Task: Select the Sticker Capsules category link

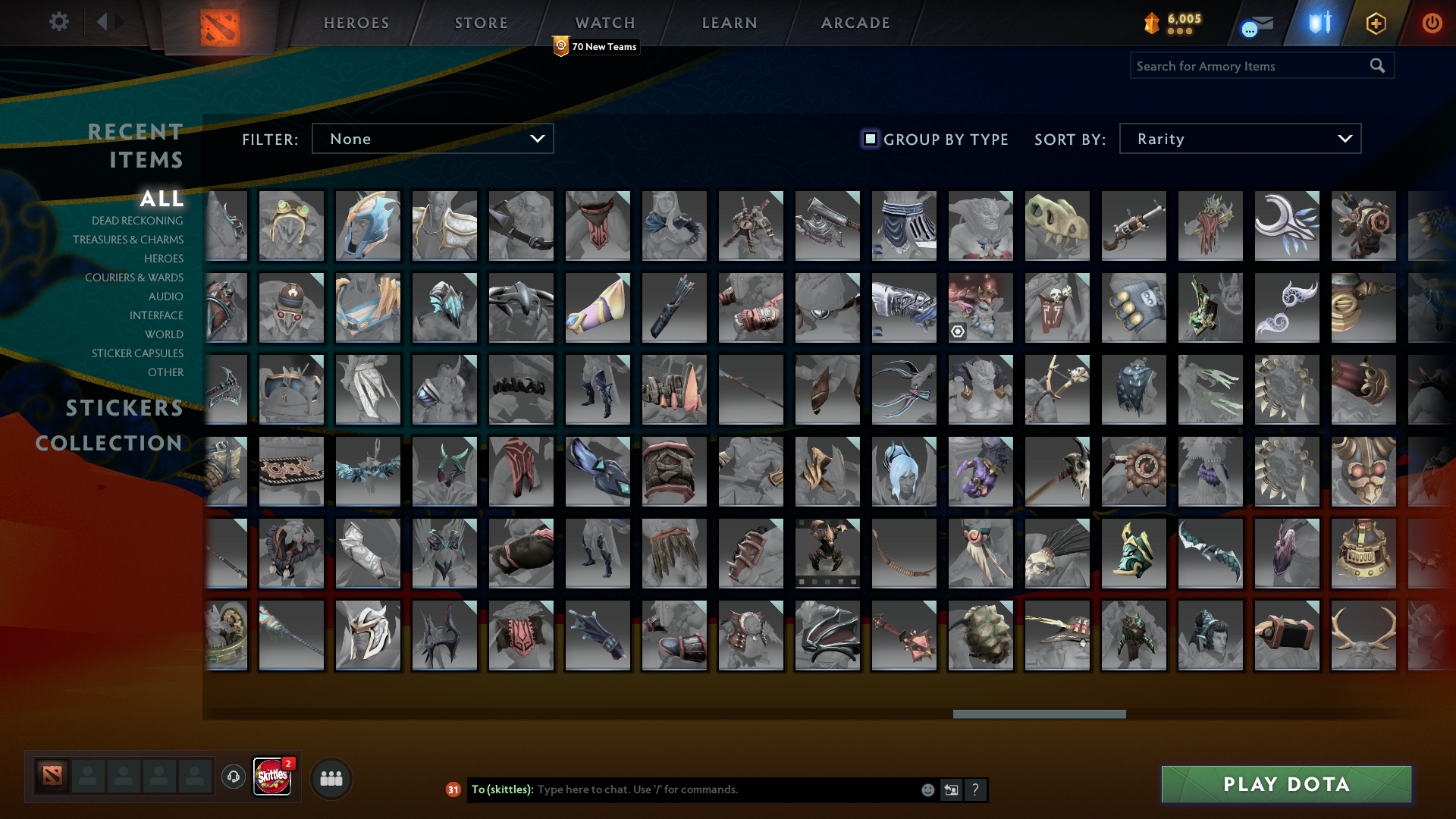Action: point(136,353)
